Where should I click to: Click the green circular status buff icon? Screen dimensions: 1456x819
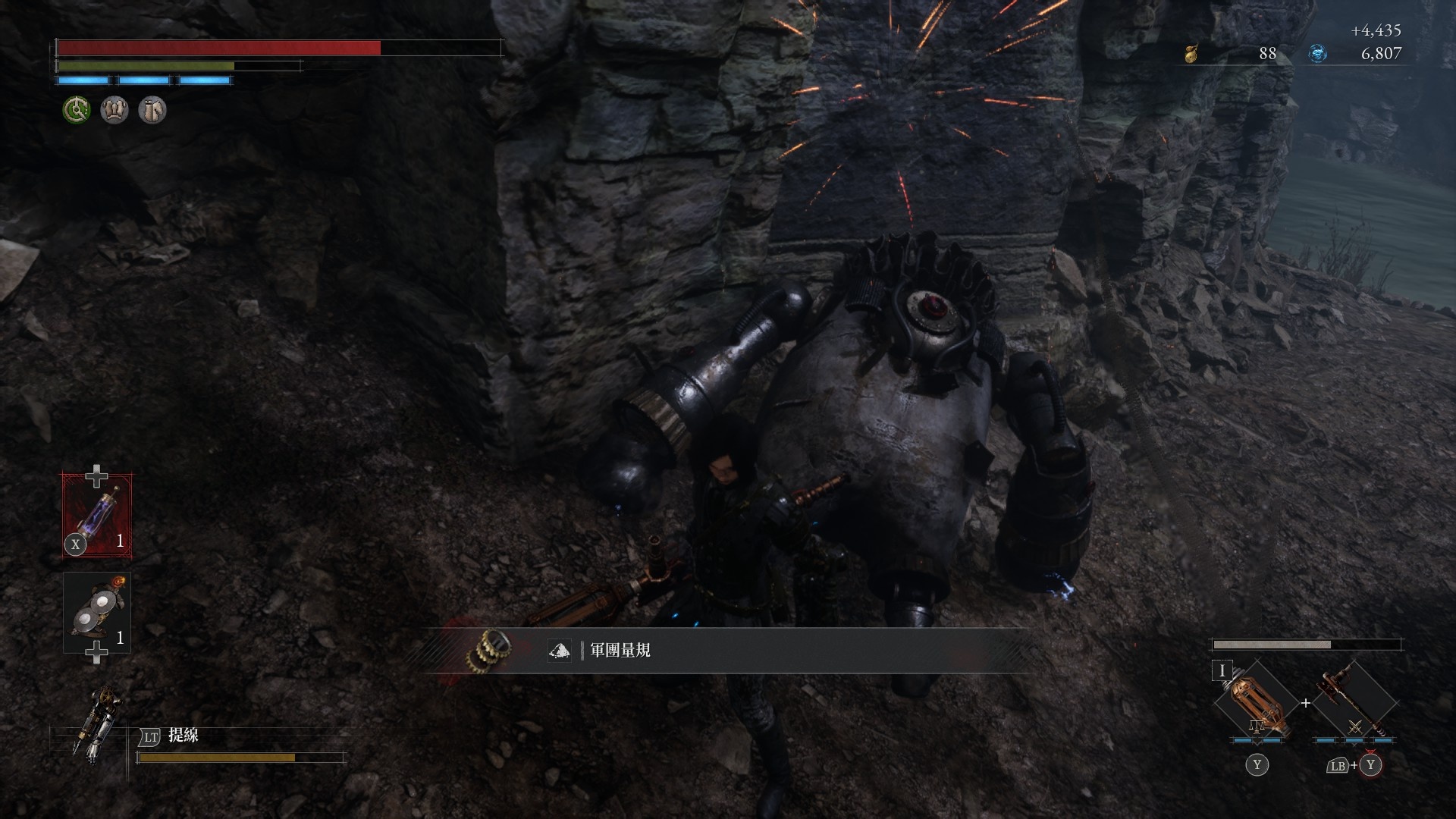pyautogui.click(x=77, y=111)
